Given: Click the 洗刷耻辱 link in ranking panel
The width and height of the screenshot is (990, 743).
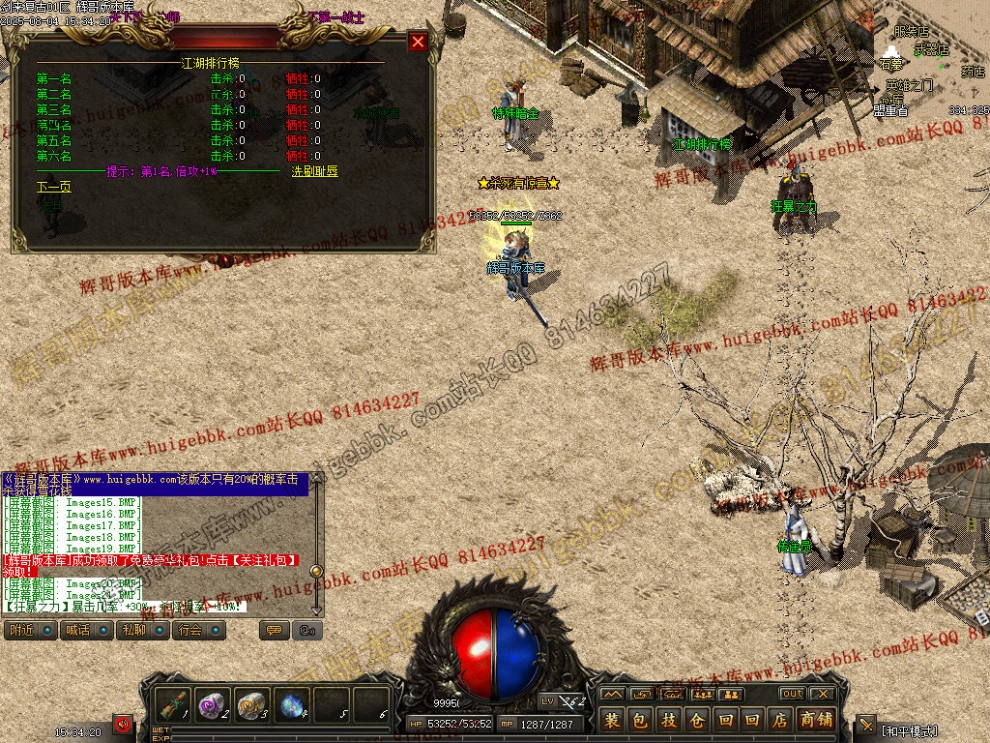Looking at the screenshot, I should point(314,171).
